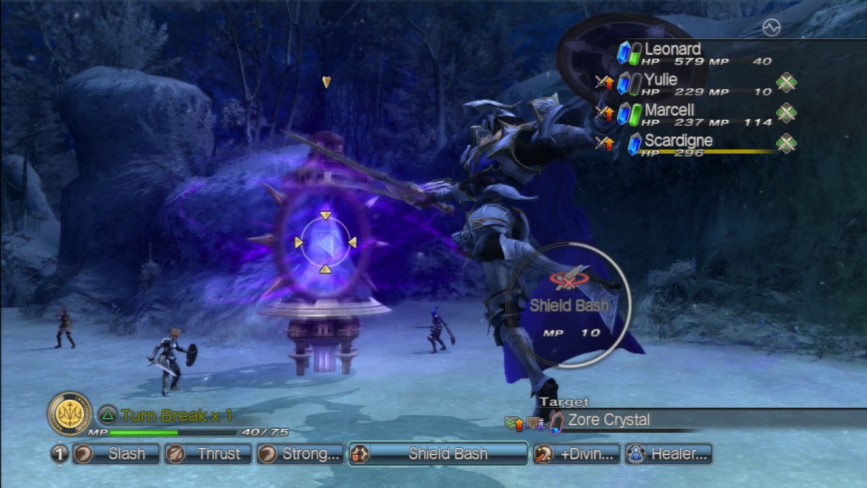Viewport: 867px width, 488px height.
Task: Pick the Strong... attack command
Action: [300, 454]
